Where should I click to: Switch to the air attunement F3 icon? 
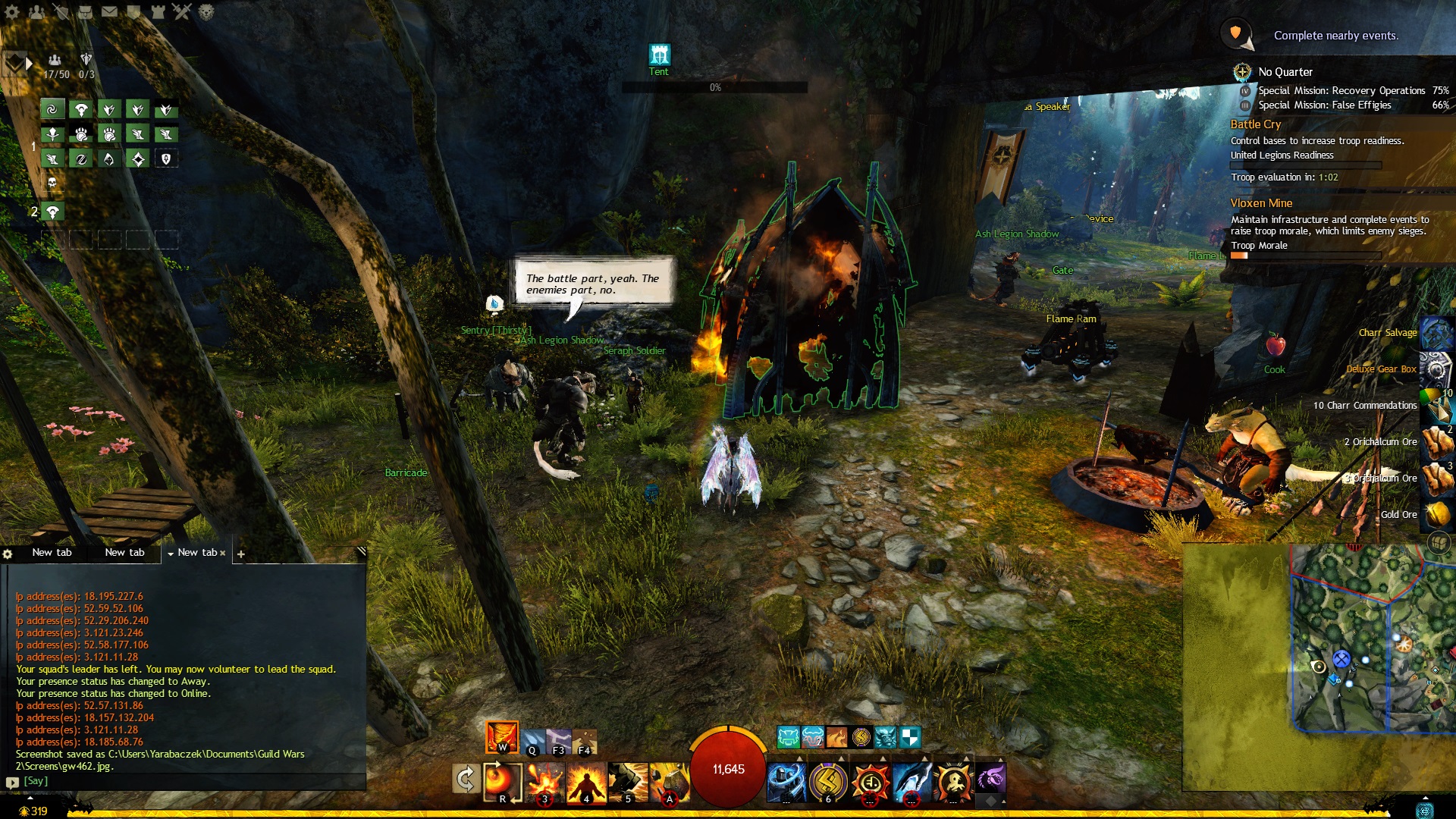tap(559, 741)
